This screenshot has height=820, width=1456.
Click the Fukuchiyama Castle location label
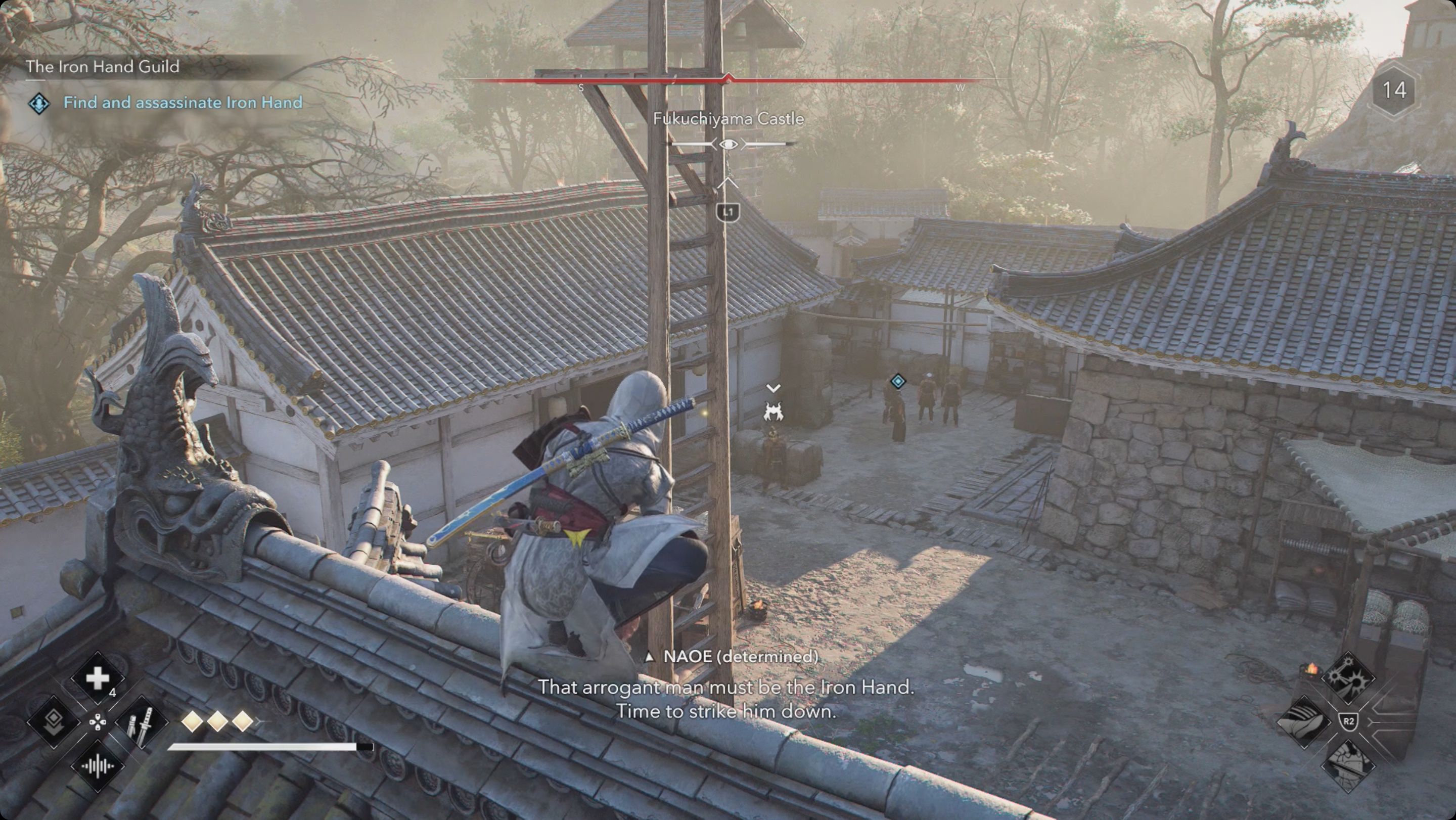click(x=729, y=119)
